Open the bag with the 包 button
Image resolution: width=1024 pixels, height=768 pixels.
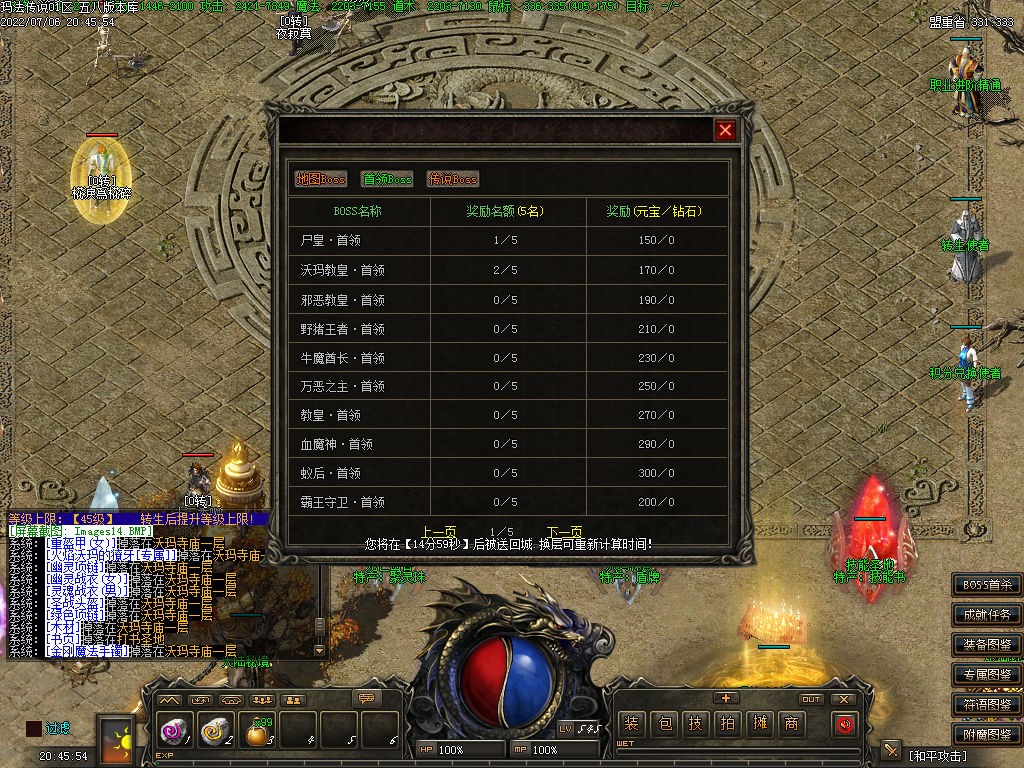[x=664, y=724]
